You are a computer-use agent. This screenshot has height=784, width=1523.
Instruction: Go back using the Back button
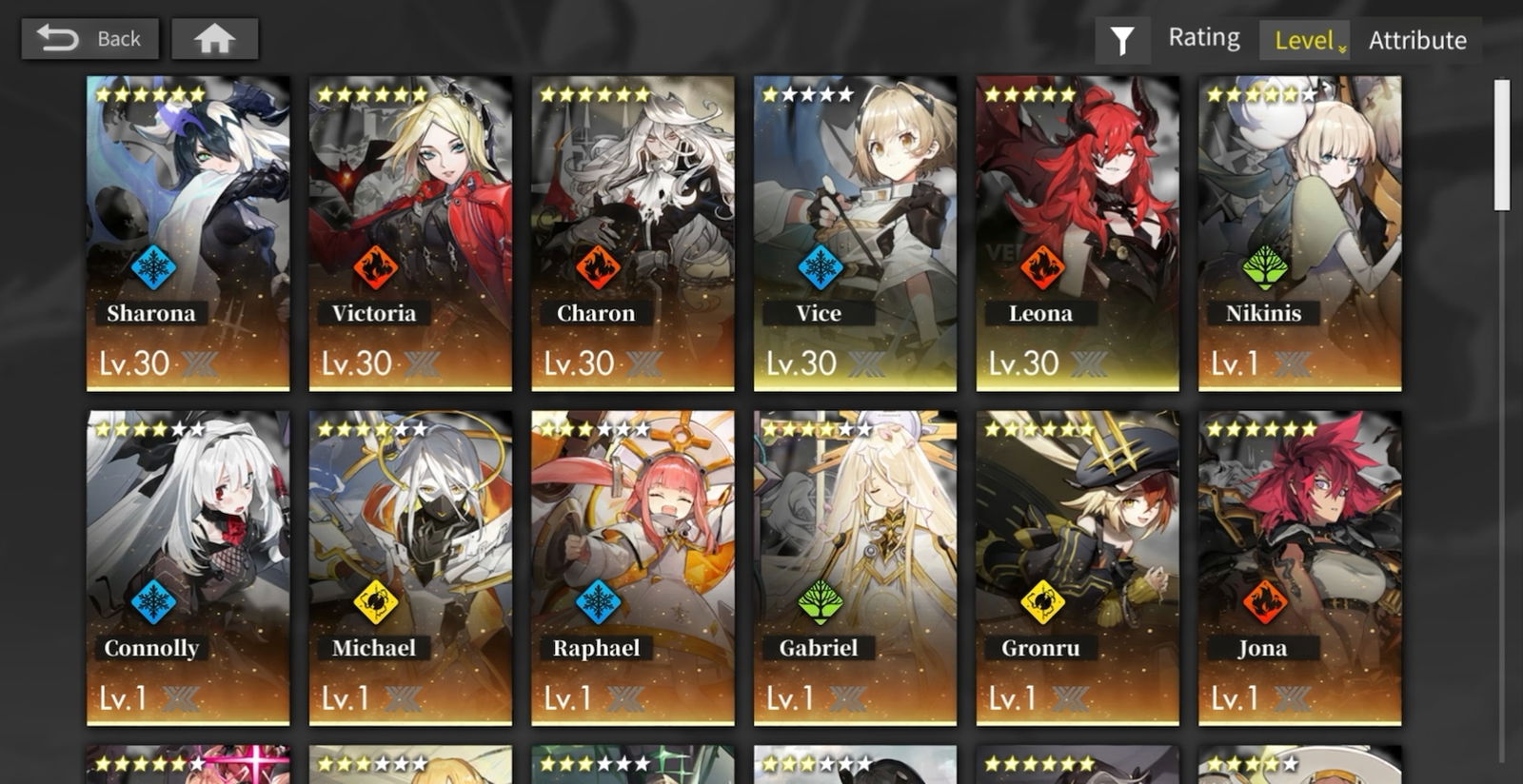point(89,39)
